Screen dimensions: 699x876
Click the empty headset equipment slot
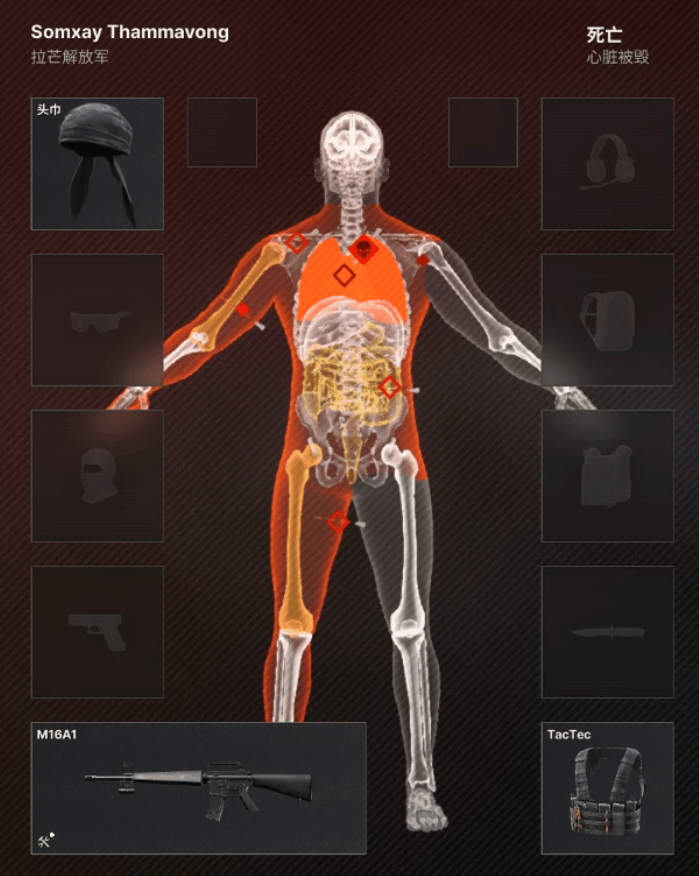click(x=607, y=164)
